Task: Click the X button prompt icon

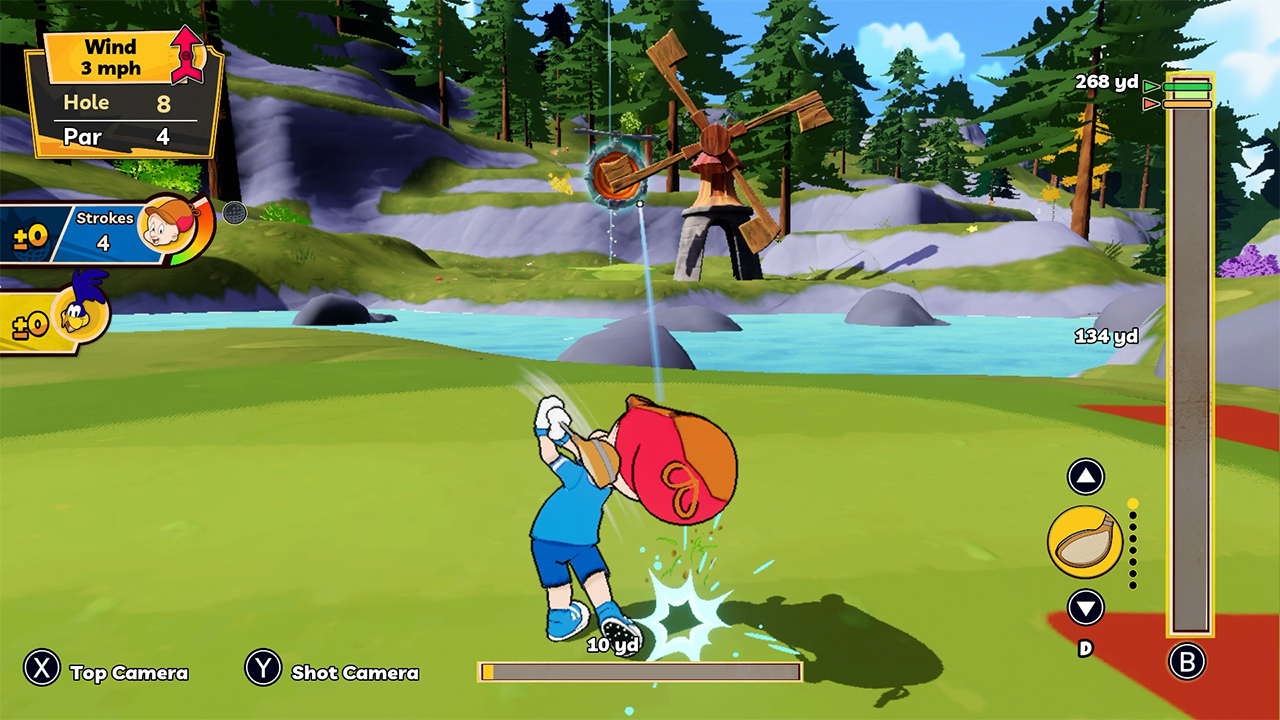Action: [x=41, y=672]
